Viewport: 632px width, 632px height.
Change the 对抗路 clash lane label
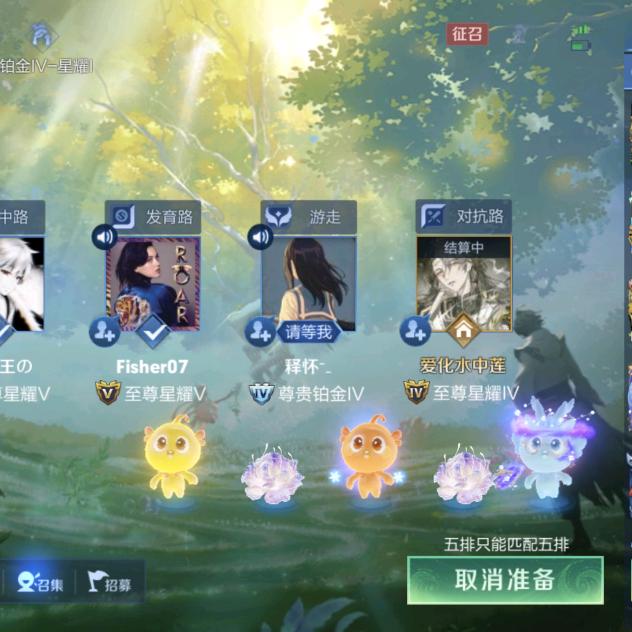point(463,216)
